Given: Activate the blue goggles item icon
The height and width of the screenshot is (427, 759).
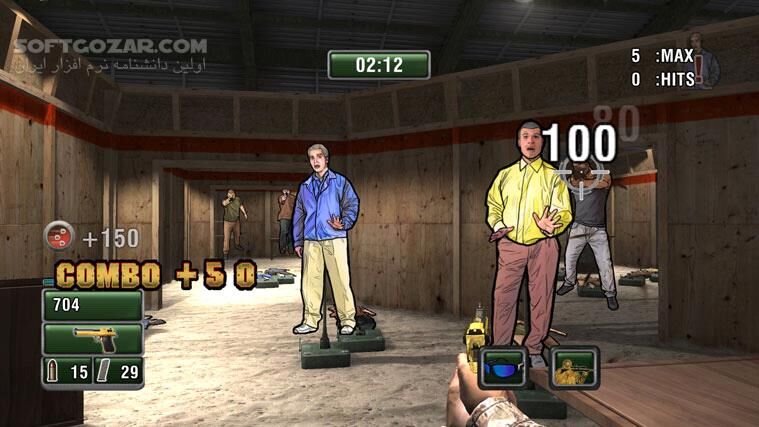Looking at the screenshot, I should [x=504, y=367].
